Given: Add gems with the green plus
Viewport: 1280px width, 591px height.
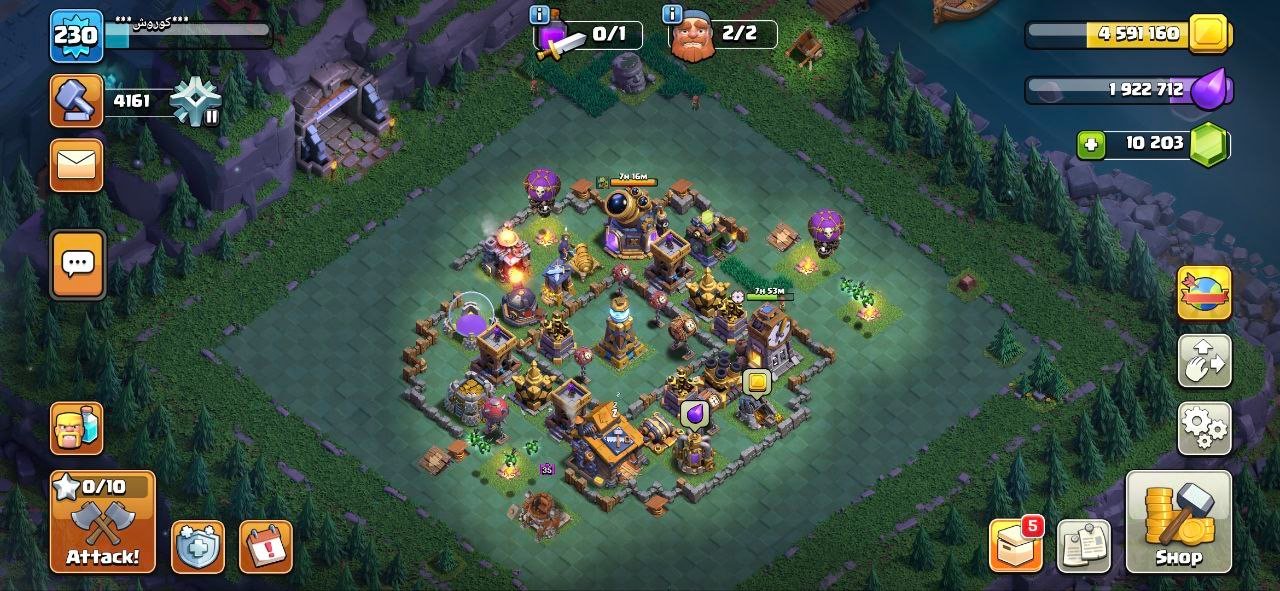Looking at the screenshot, I should coord(1090,145).
